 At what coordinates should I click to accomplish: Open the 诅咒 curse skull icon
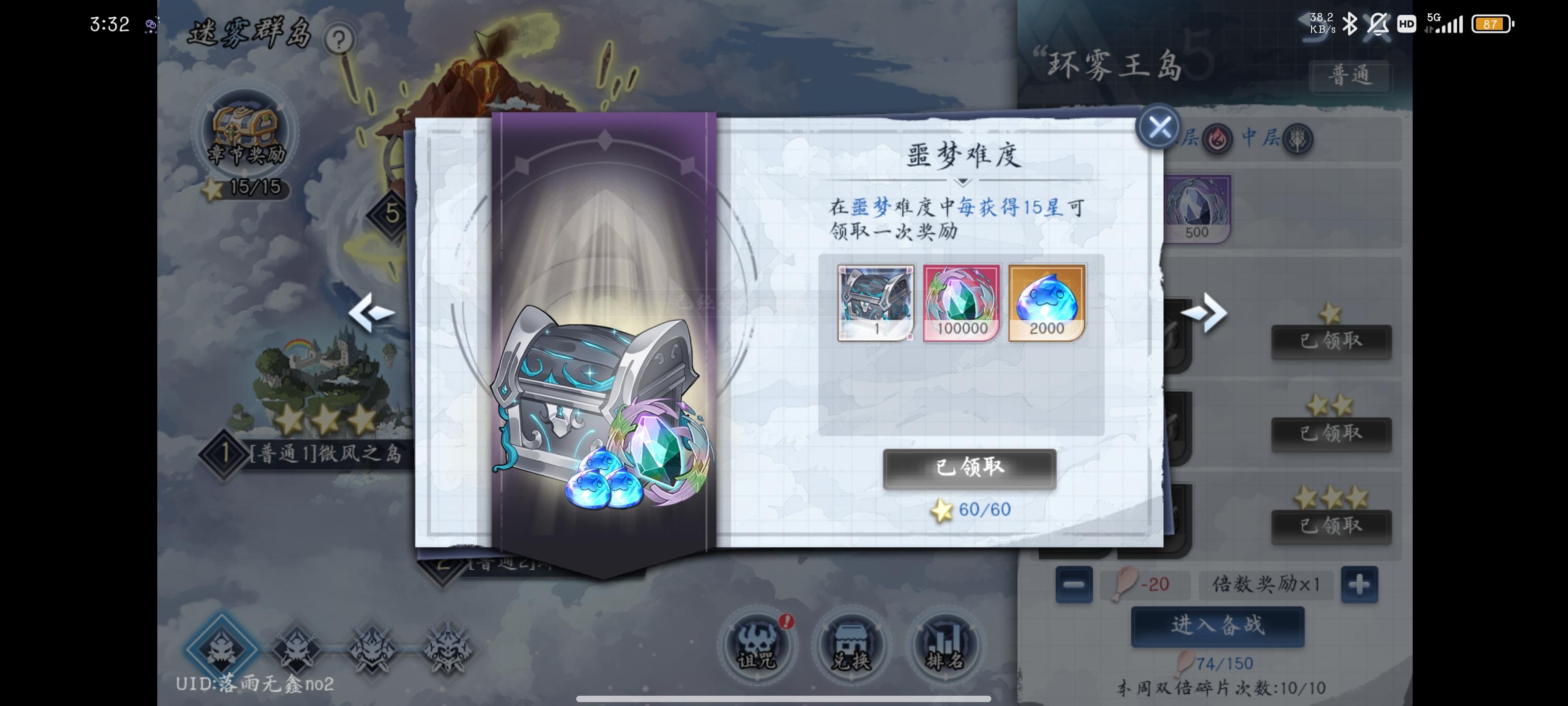click(x=757, y=647)
